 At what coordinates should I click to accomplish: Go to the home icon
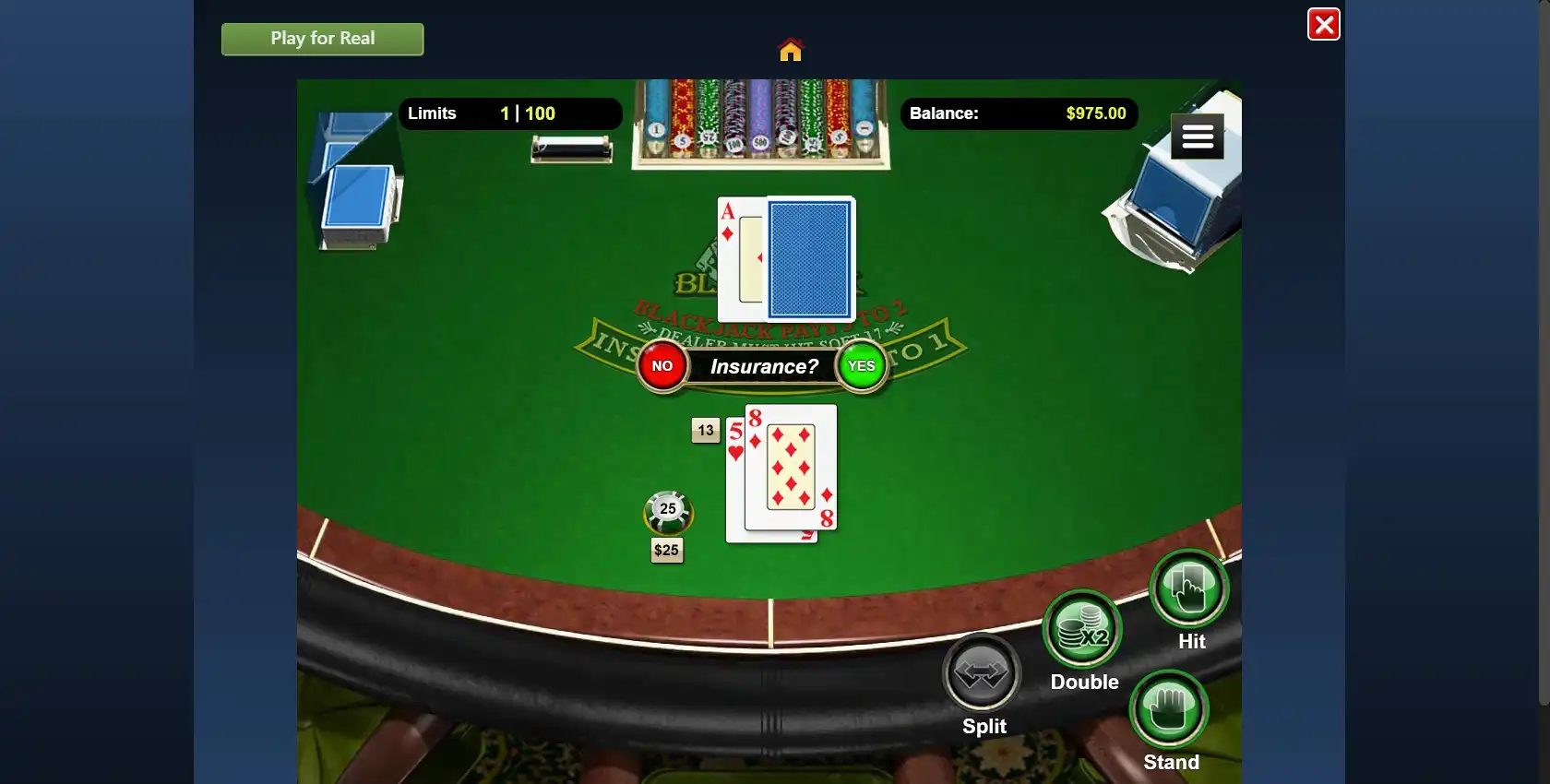[x=791, y=49]
